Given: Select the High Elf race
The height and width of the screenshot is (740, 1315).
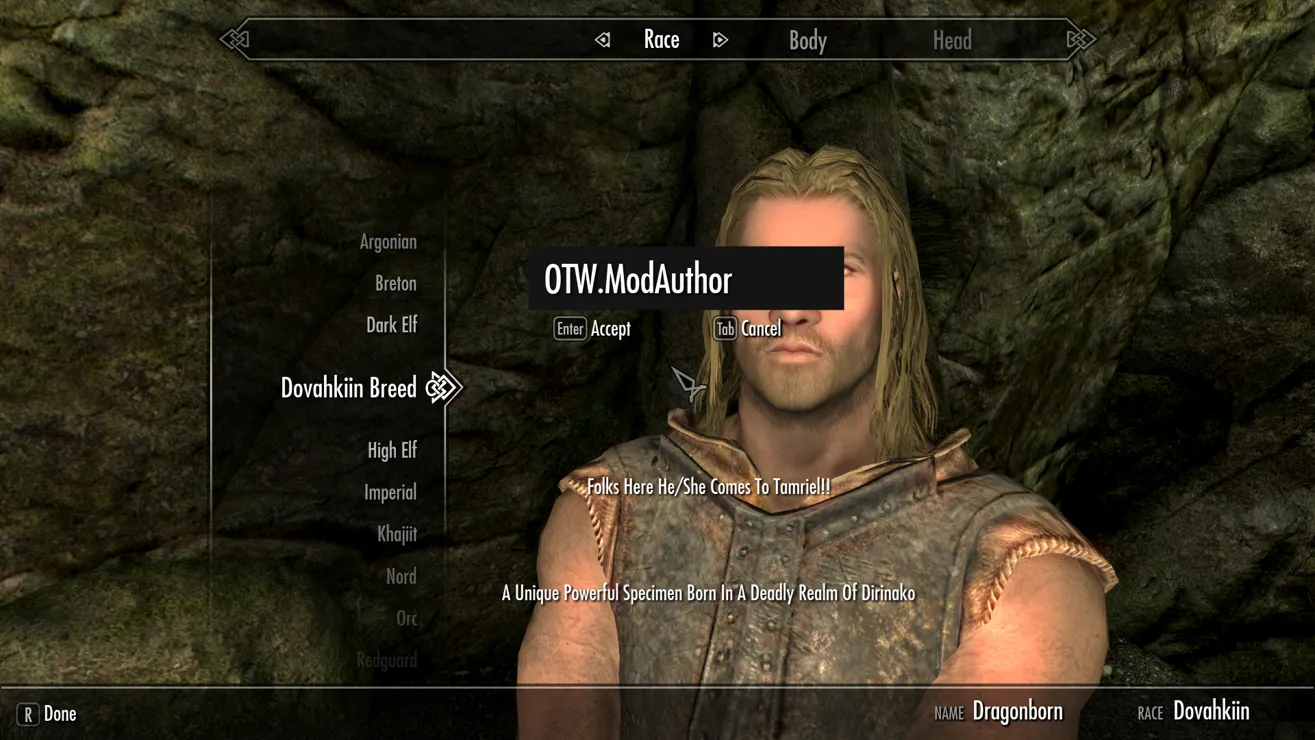Looking at the screenshot, I should (x=393, y=450).
